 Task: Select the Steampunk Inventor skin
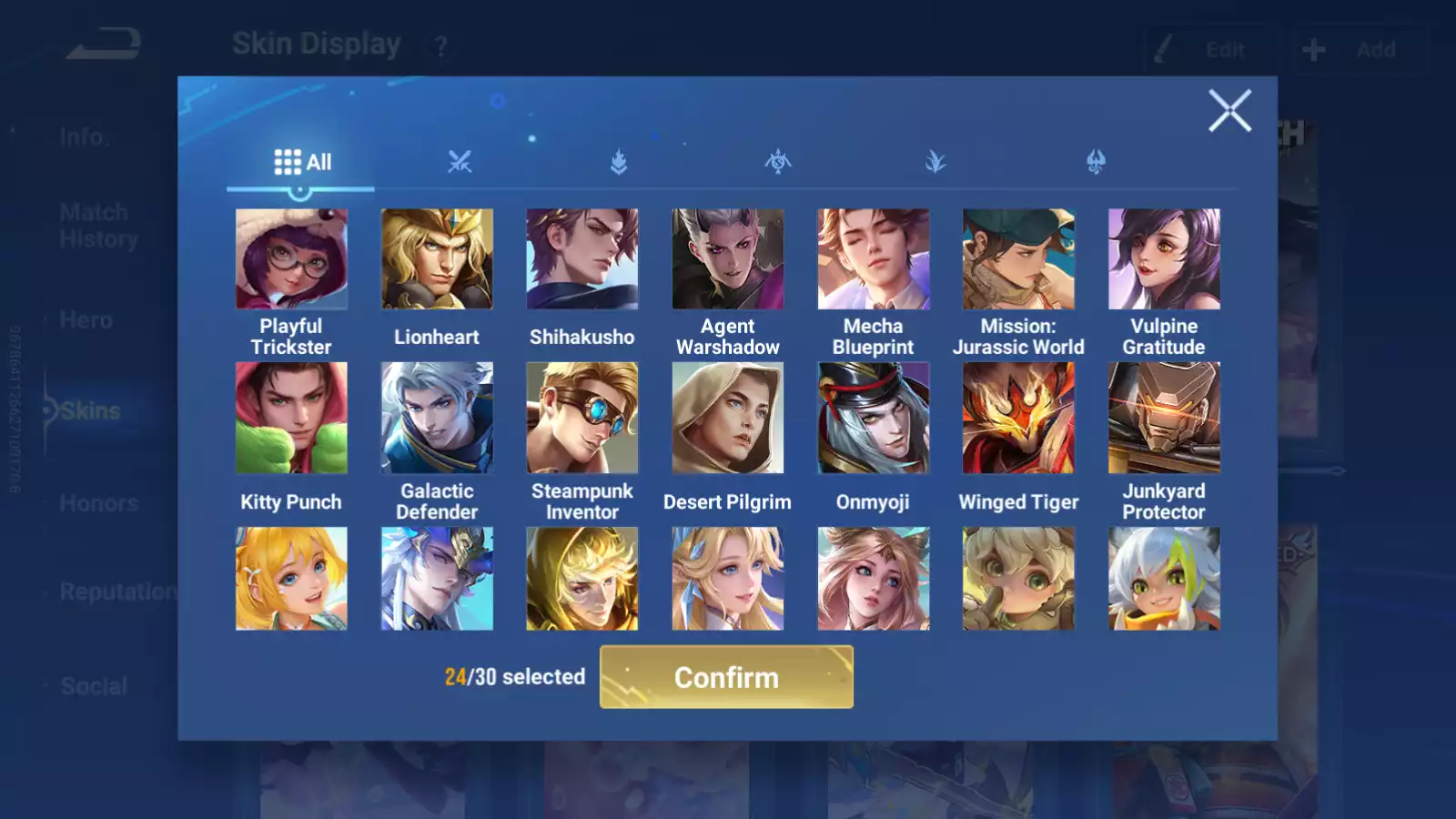[582, 418]
